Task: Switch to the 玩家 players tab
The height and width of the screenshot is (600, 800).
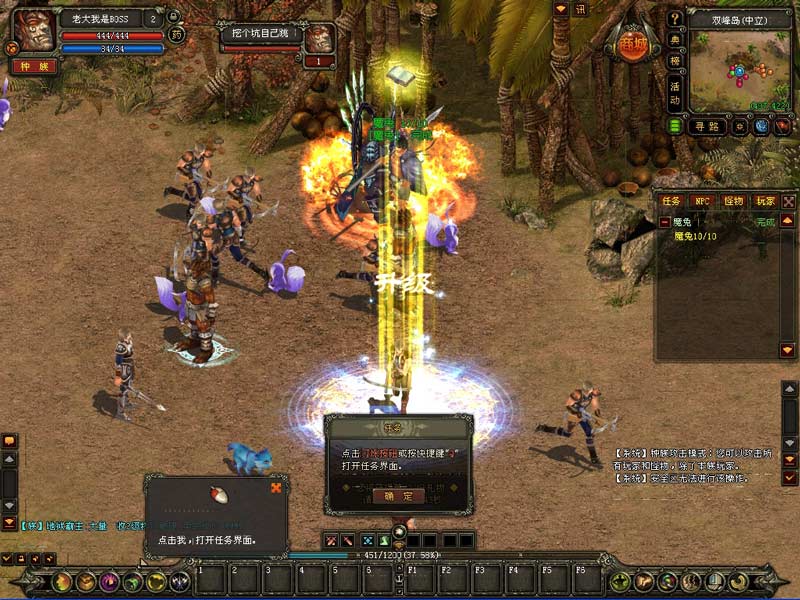Action: [x=765, y=201]
